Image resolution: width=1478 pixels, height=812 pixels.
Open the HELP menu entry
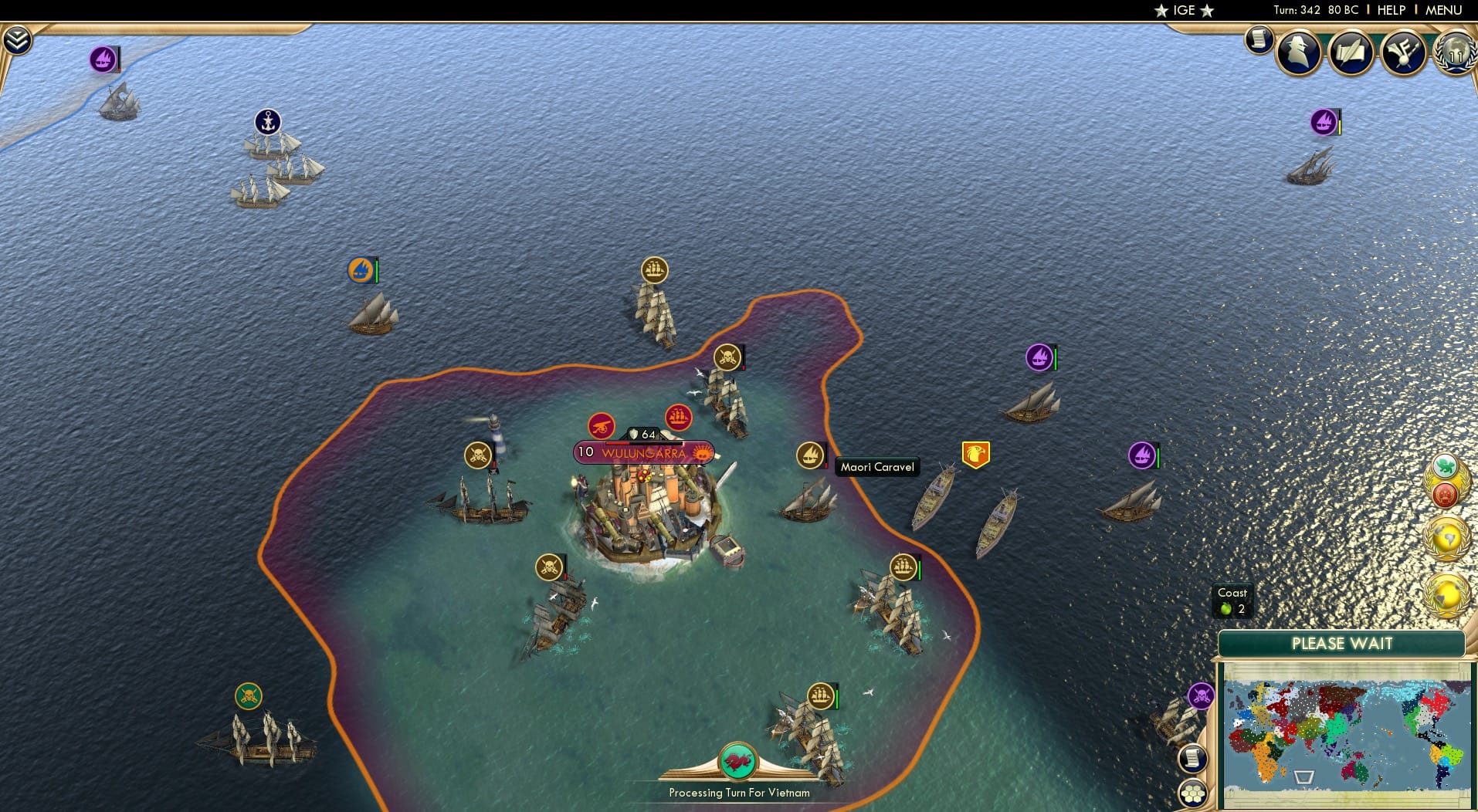pyautogui.click(x=1391, y=10)
